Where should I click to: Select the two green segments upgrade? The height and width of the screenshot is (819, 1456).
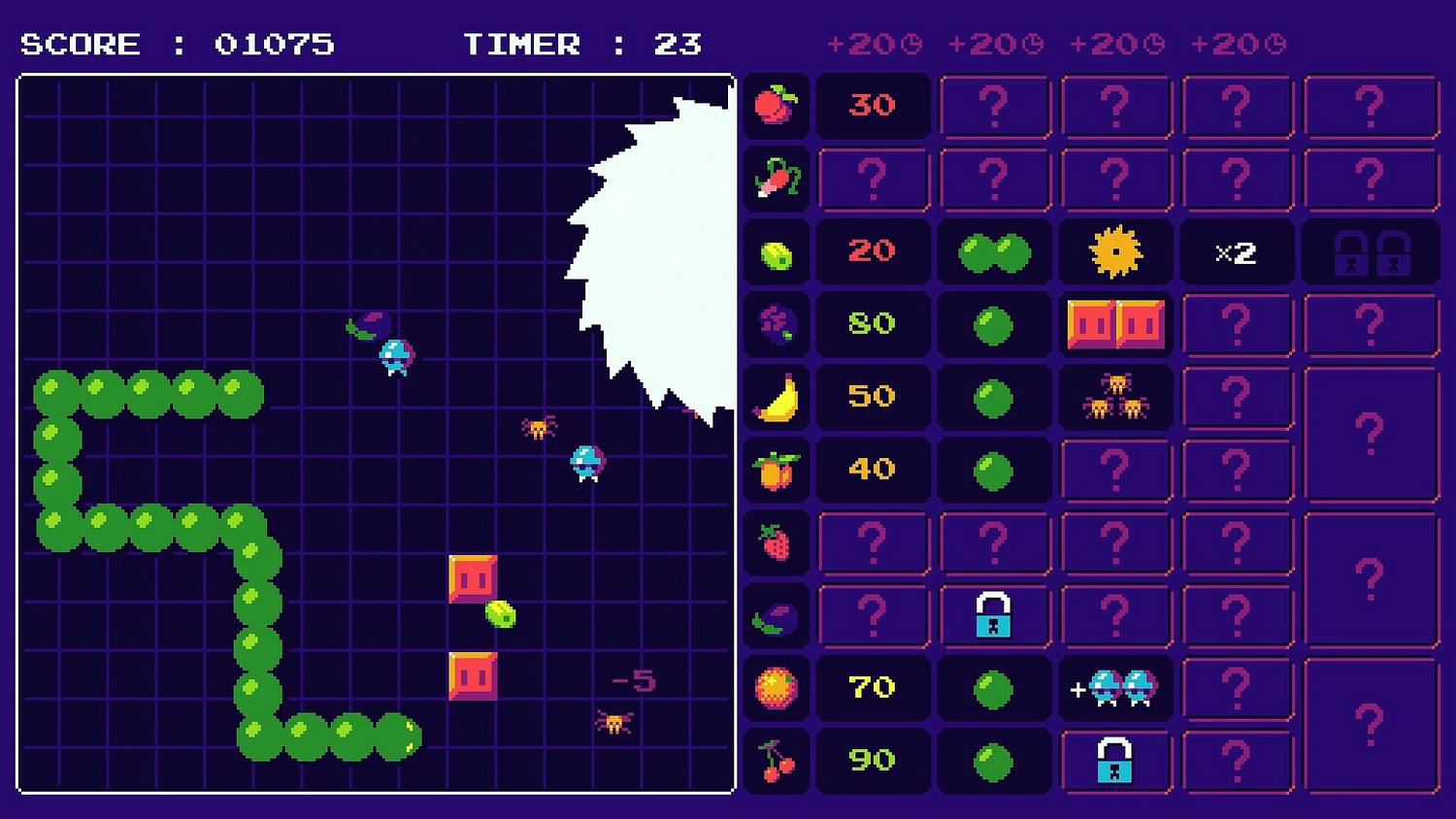pyautogui.click(x=994, y=252)
